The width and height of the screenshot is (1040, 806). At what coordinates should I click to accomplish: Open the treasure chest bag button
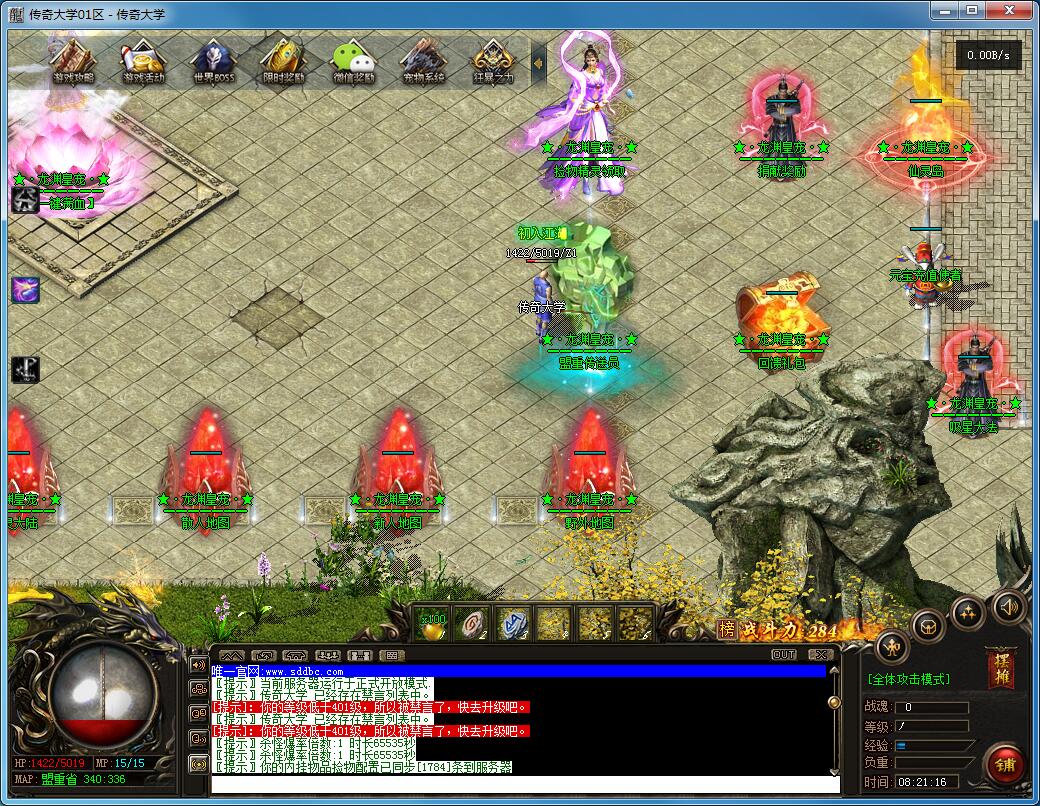coord(929,626)
